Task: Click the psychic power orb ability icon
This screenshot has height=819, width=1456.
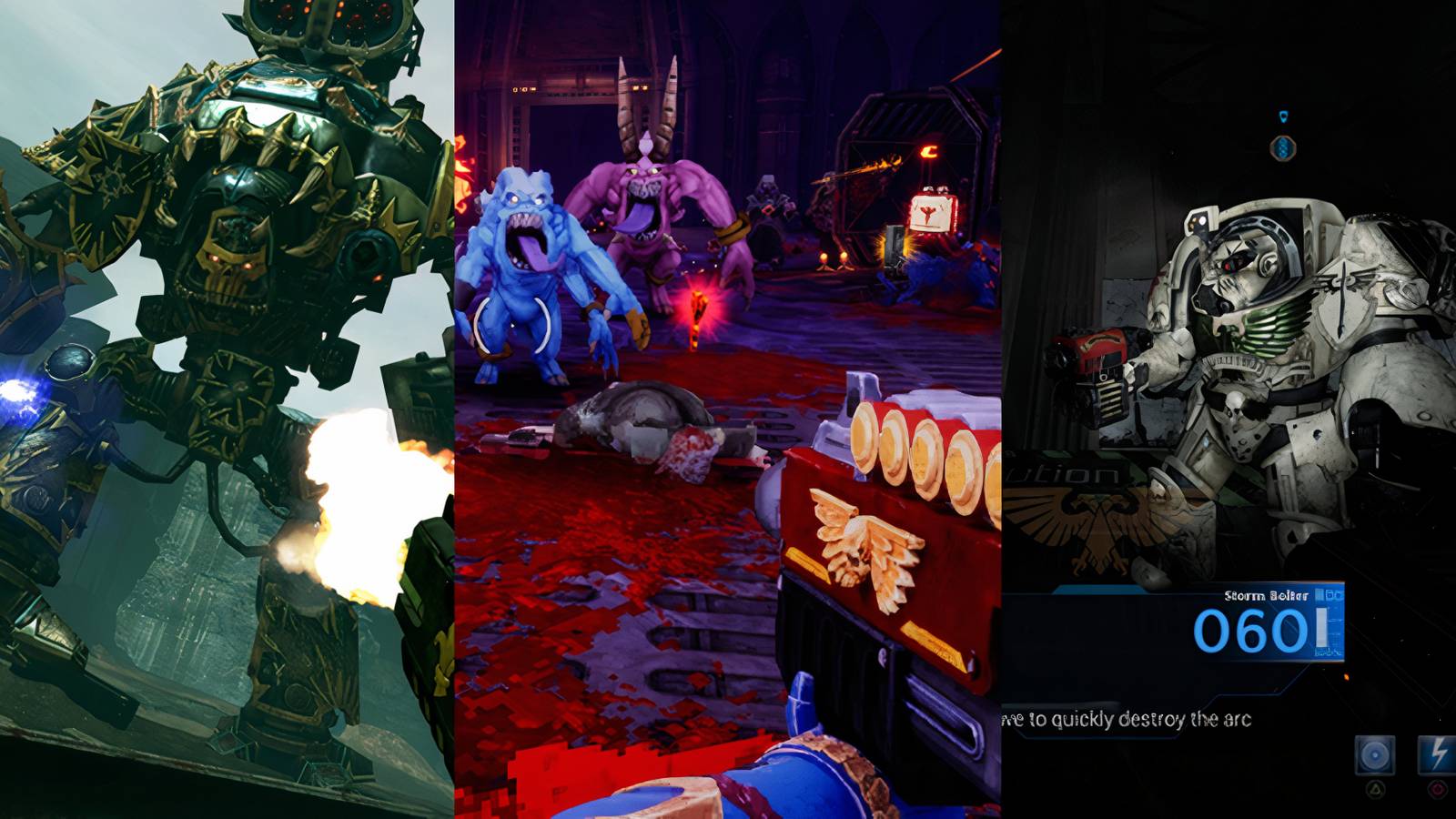Action: coord(1375,755)
